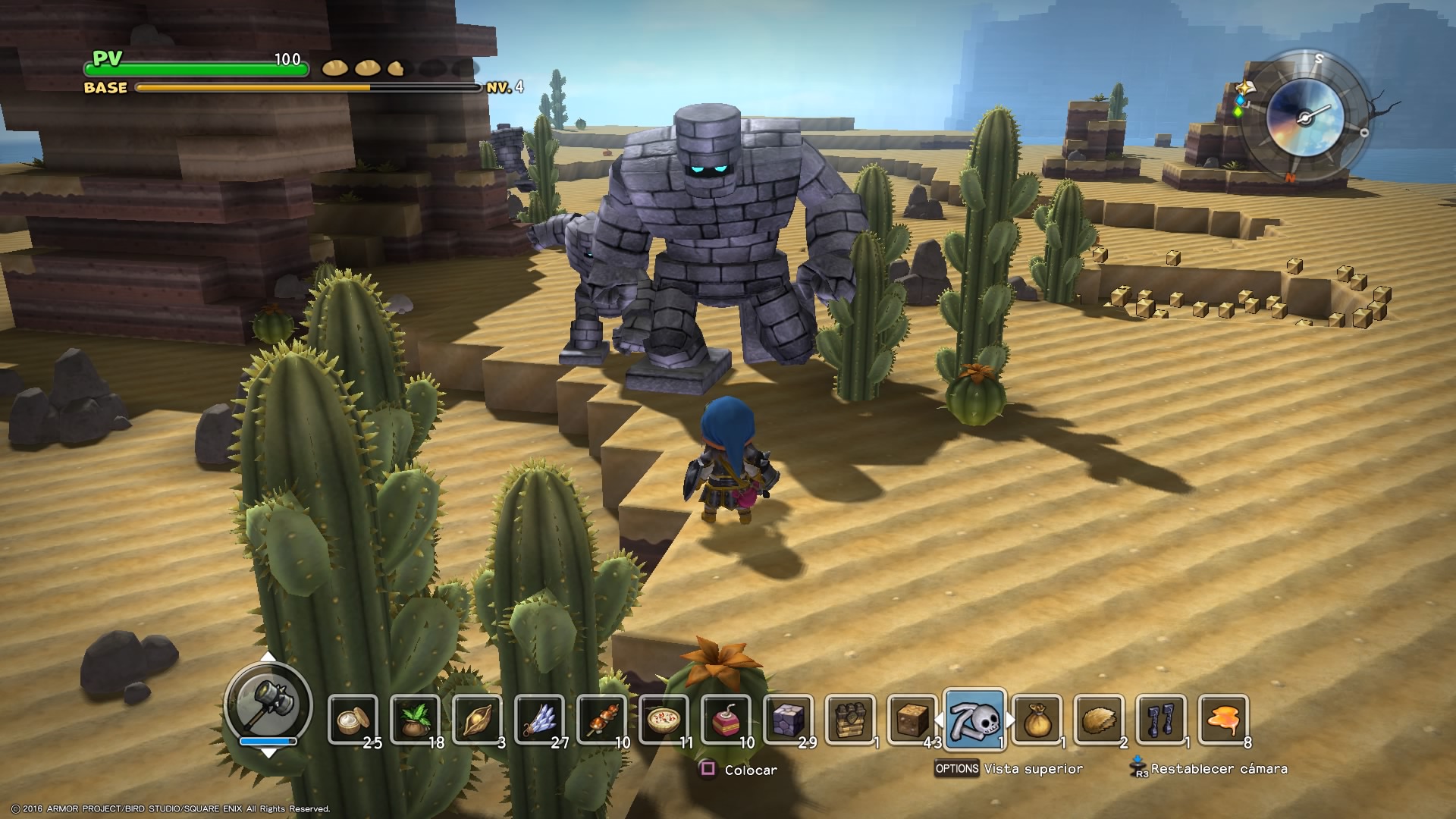Select the equipped spiked war hammer icon
Image resolution: width=1456 pixels, height=819 pixels.
click(x=268, y=703)
